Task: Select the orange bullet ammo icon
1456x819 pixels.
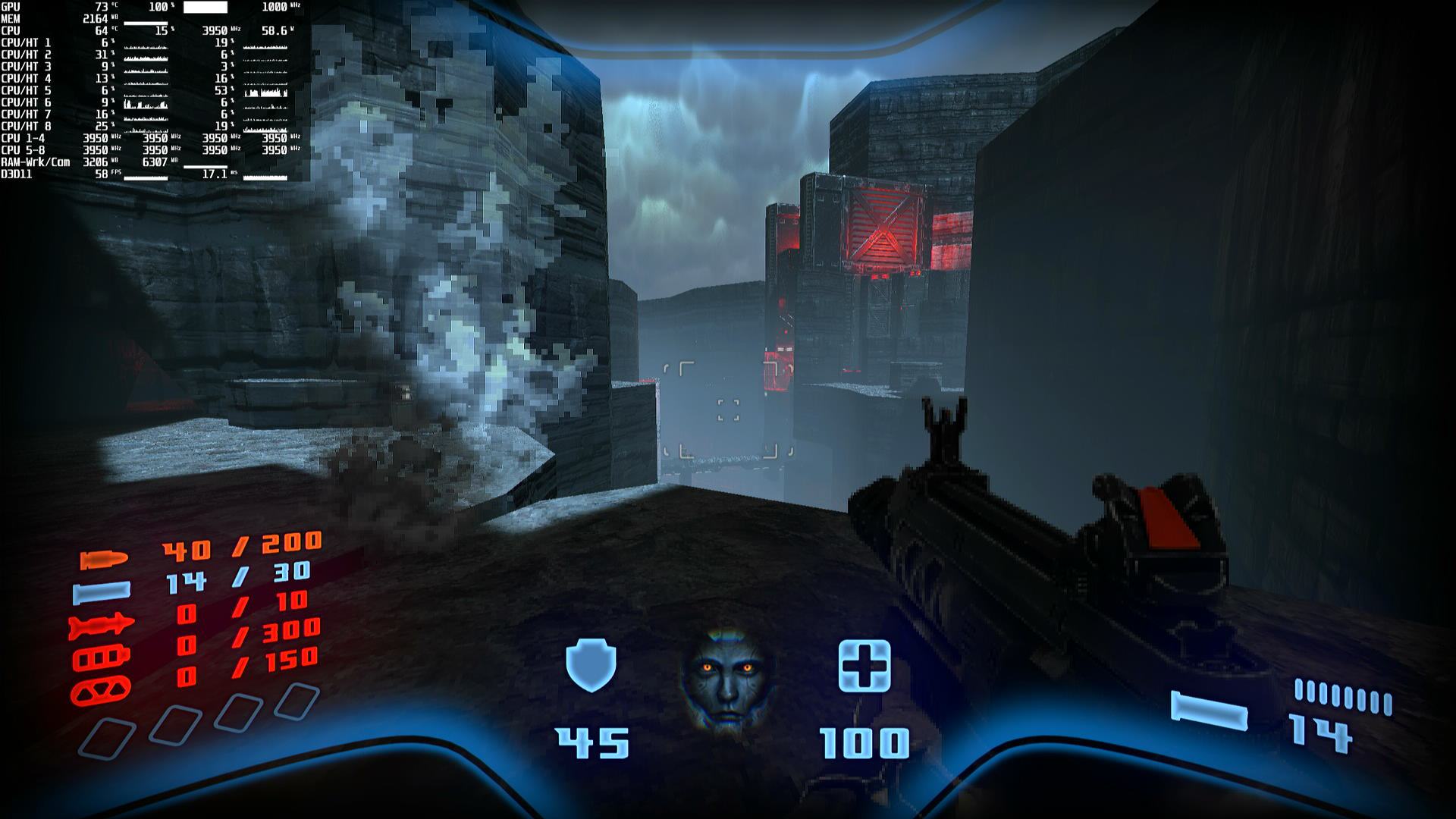Action: (104, 560)
